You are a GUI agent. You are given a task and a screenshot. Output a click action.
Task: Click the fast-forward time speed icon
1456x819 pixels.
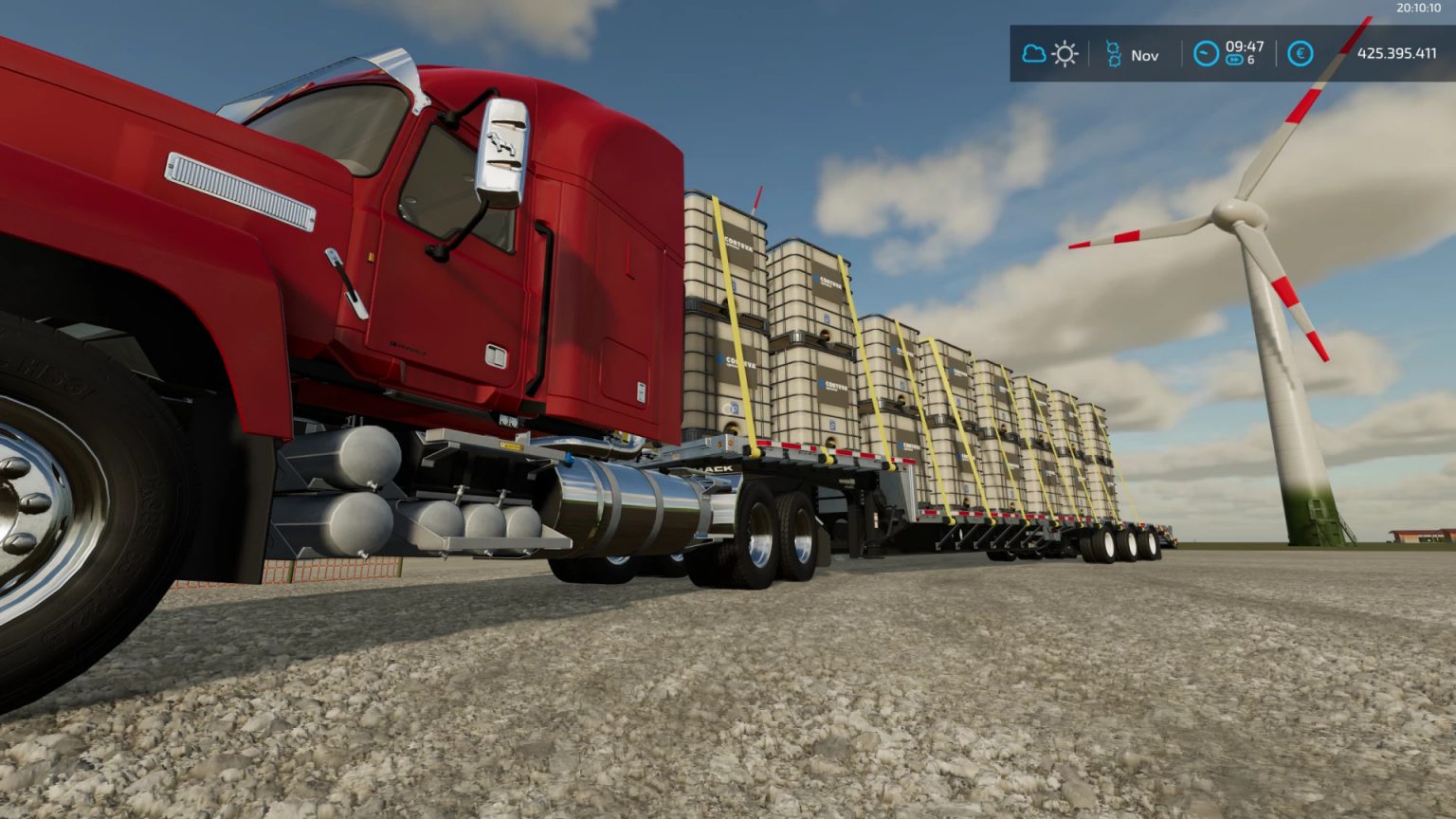pyautogui.click(x=1234, y=60)
